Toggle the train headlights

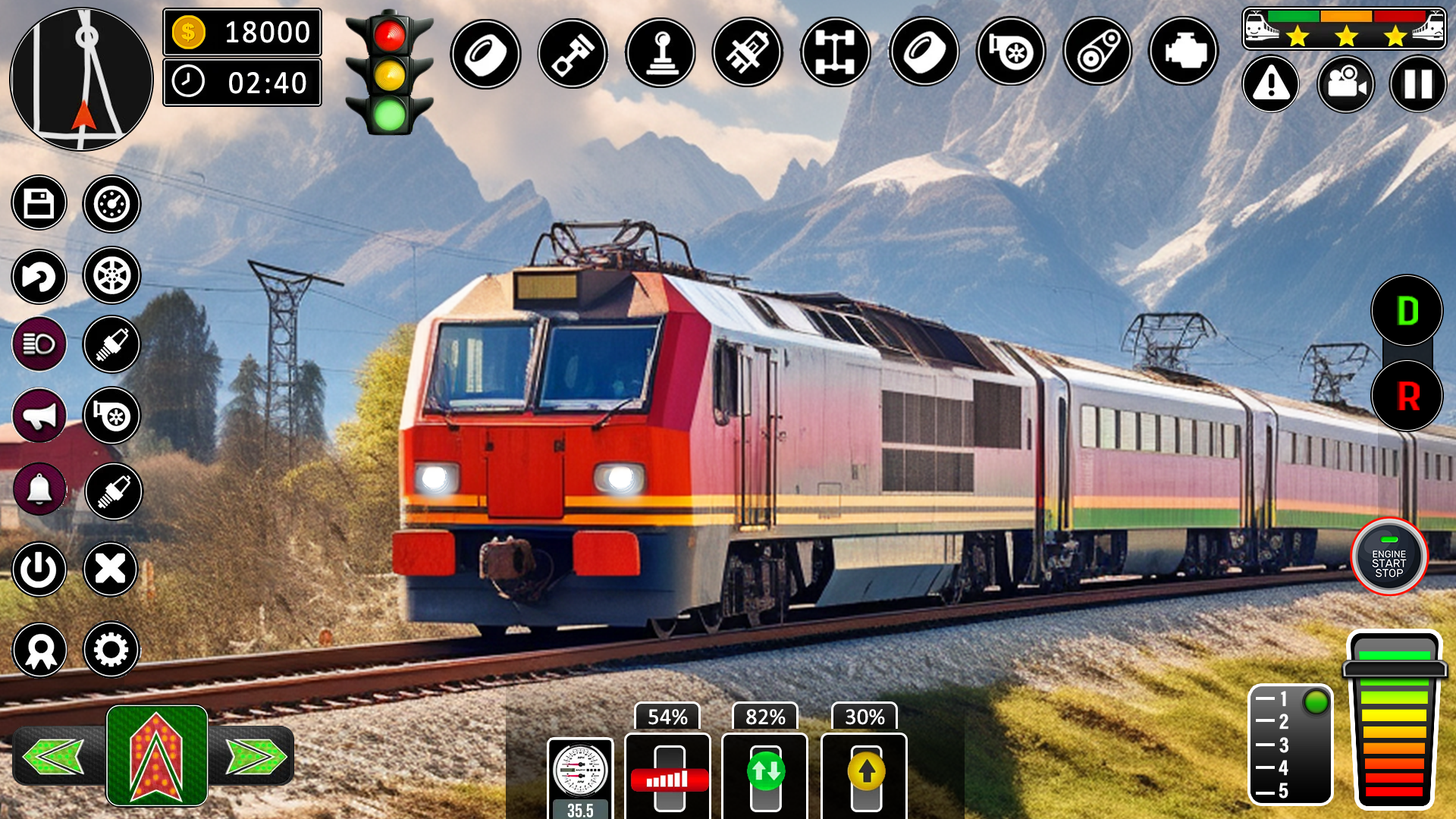coord(39,344)
